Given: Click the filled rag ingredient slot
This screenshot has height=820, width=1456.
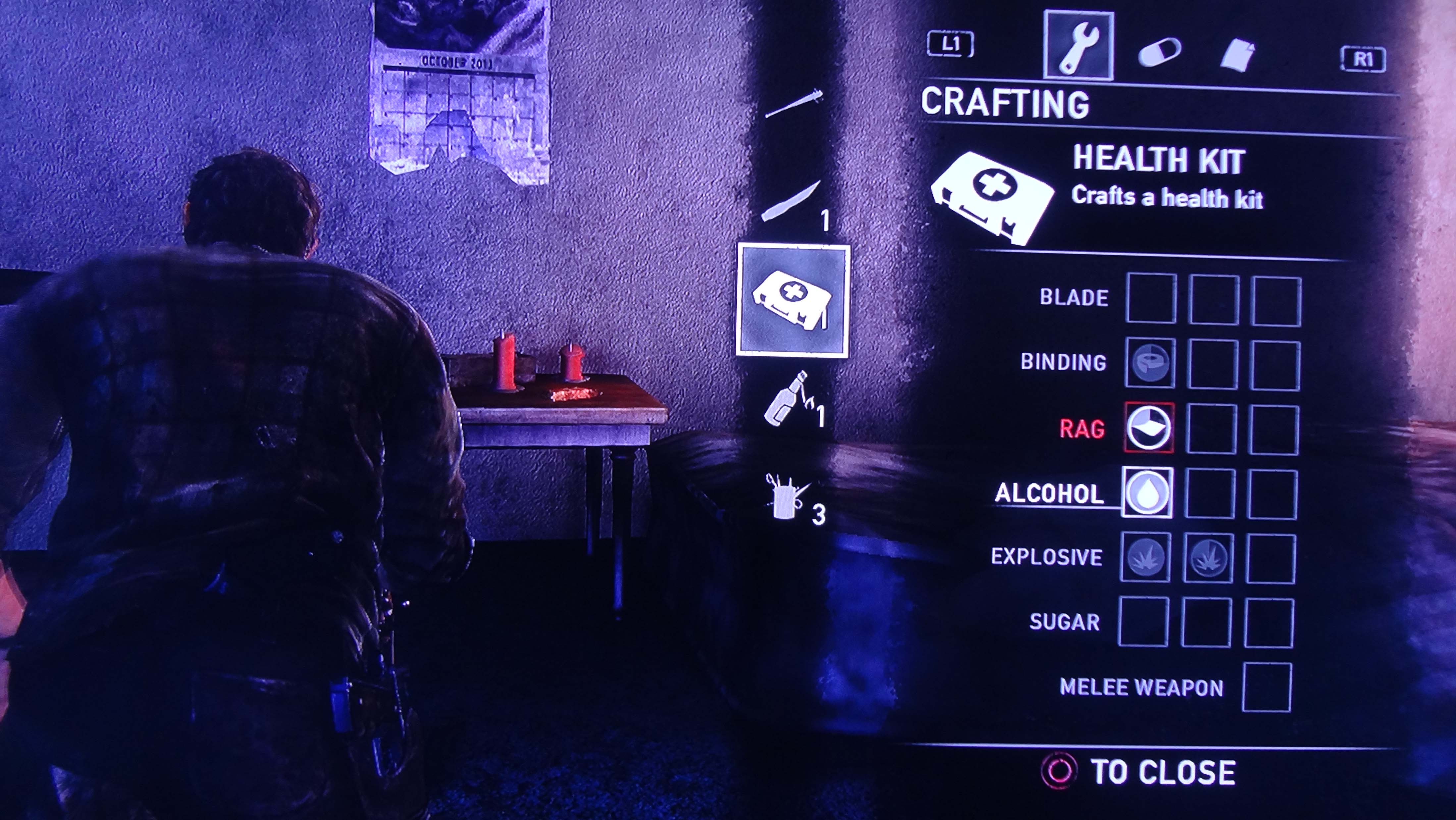Looking at the screenshot, I should pyautogui.click(x=1149, y=428).
